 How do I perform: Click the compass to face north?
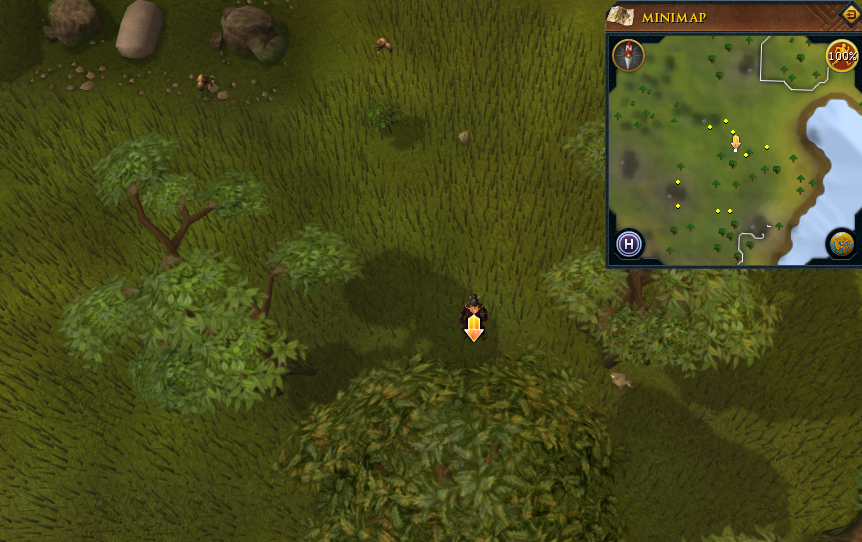(628, 55)
